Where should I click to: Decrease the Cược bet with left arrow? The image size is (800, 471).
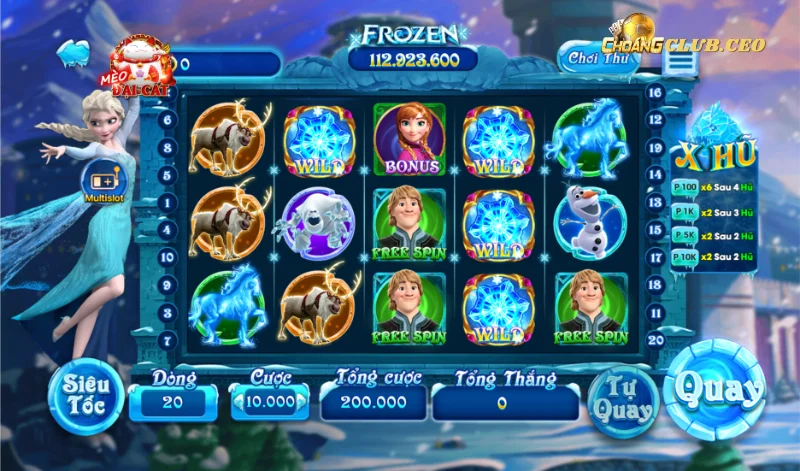click(237, 402)
